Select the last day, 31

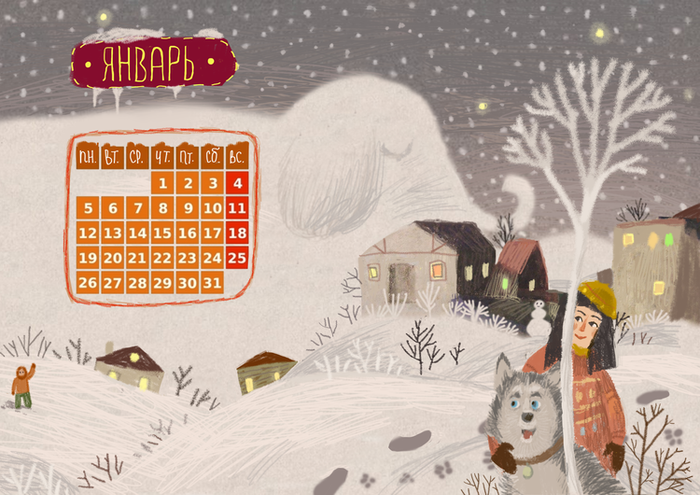point(211,283)
